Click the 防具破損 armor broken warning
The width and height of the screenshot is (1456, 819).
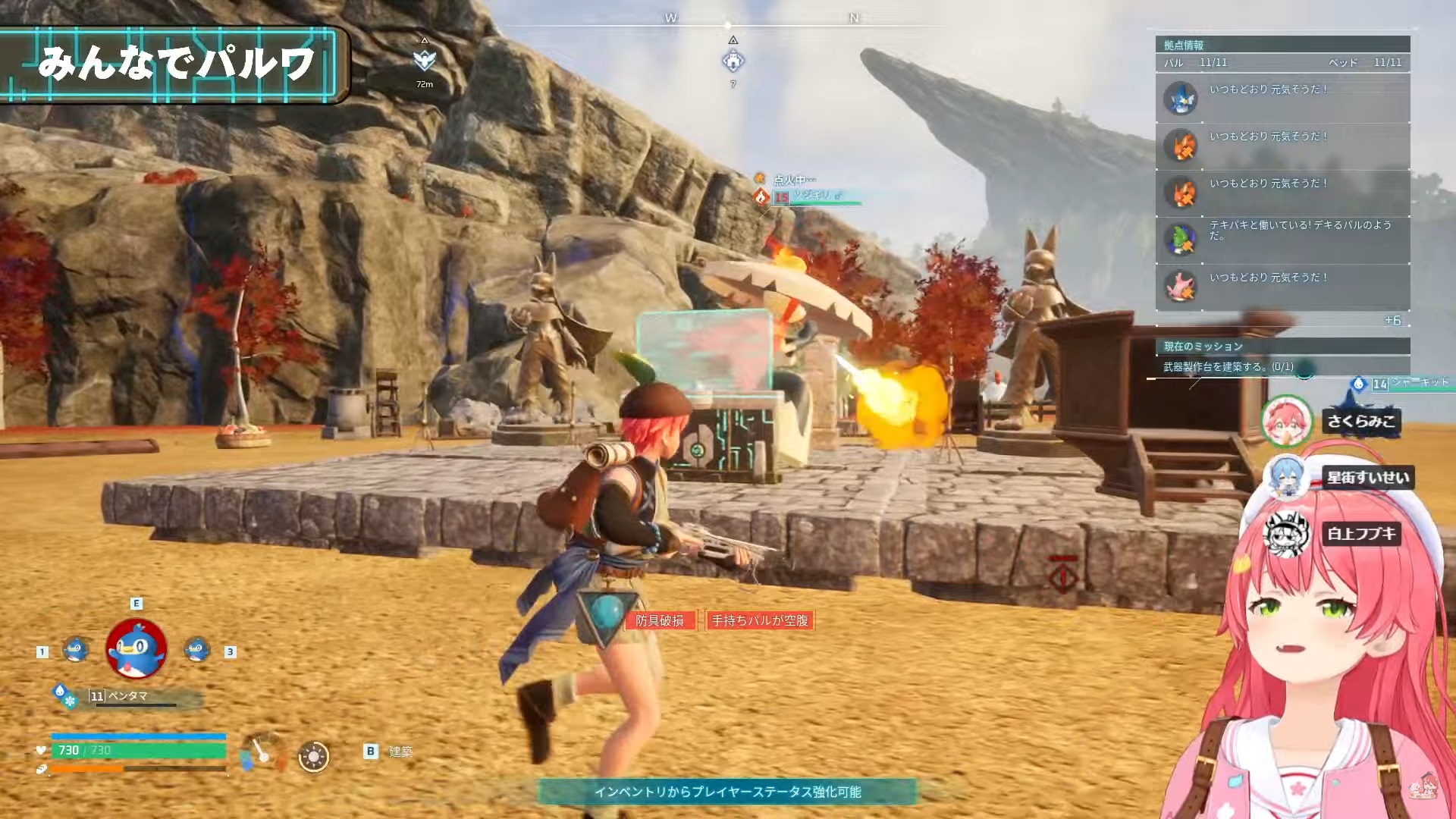pos(660,620)
